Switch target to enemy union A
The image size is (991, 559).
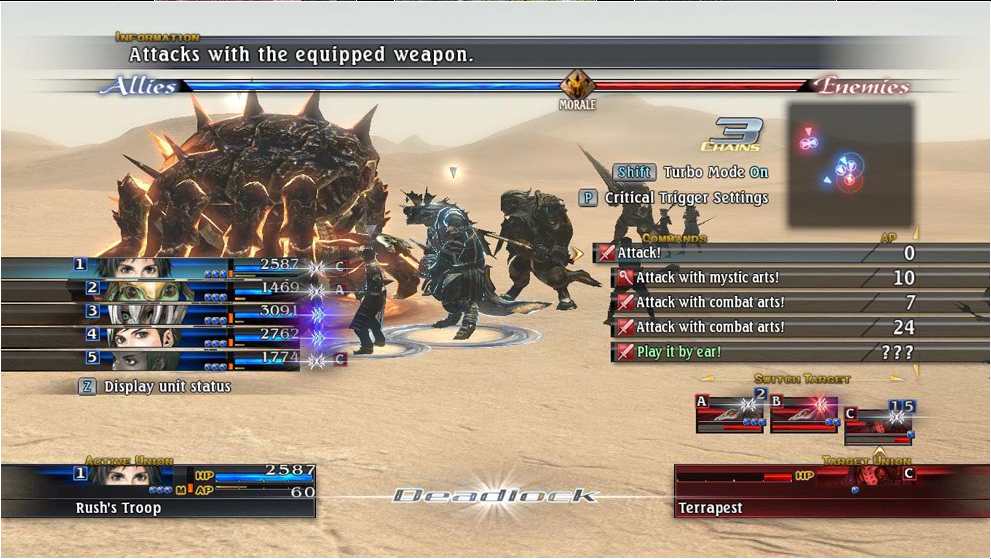pyautogui.click(x=730, y=413)
